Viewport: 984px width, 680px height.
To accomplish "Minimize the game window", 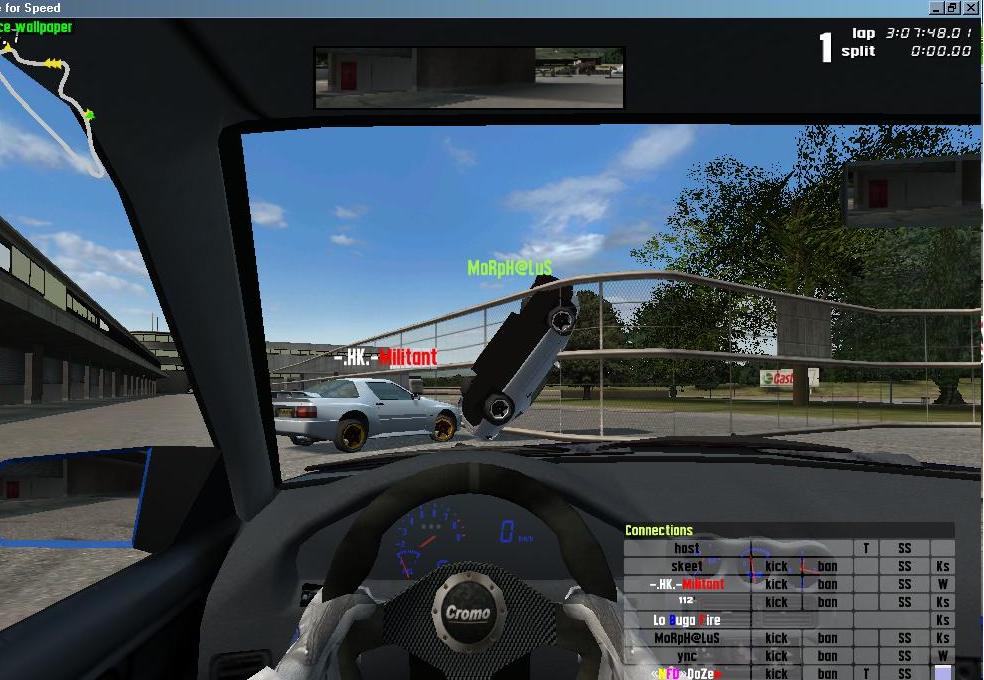I will 937,7.
